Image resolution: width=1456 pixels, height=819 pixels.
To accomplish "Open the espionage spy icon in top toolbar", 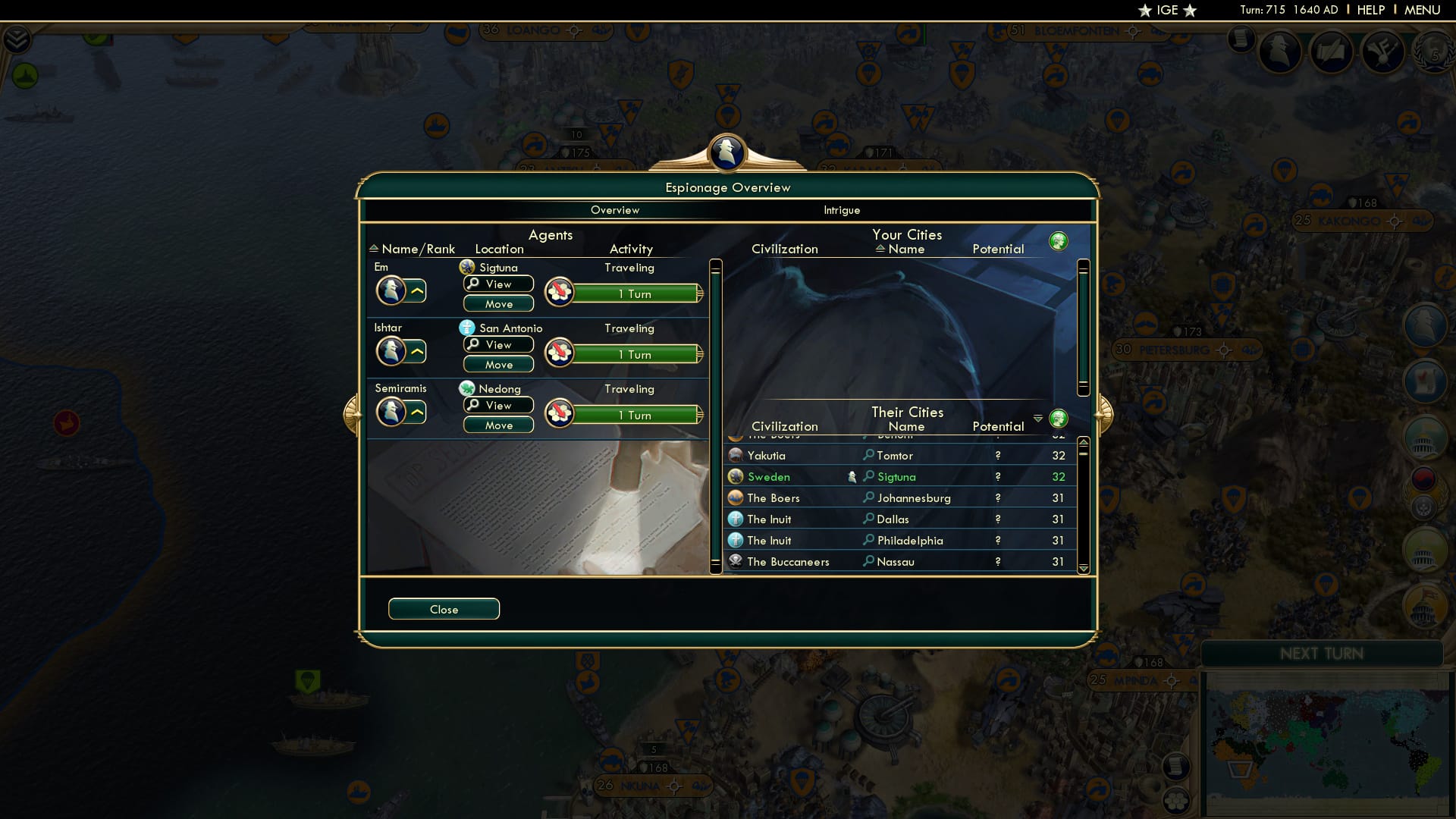I will point(1281,52).
